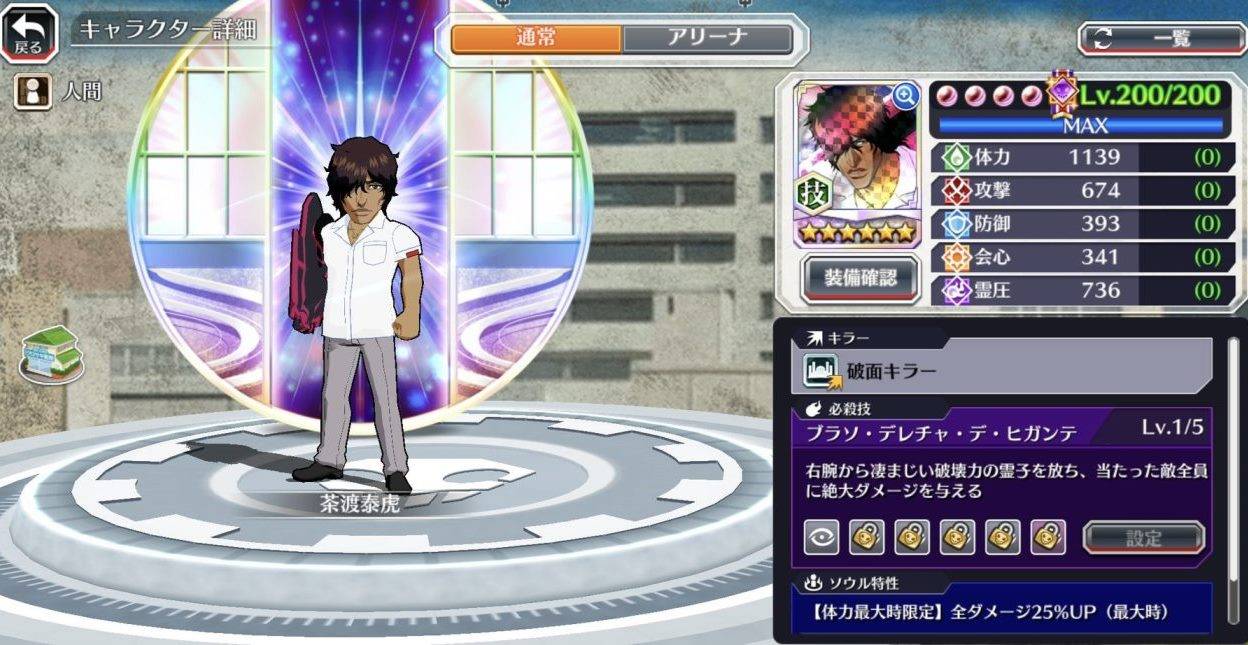Go back with the 戻る button

click(x=29, y=32)
